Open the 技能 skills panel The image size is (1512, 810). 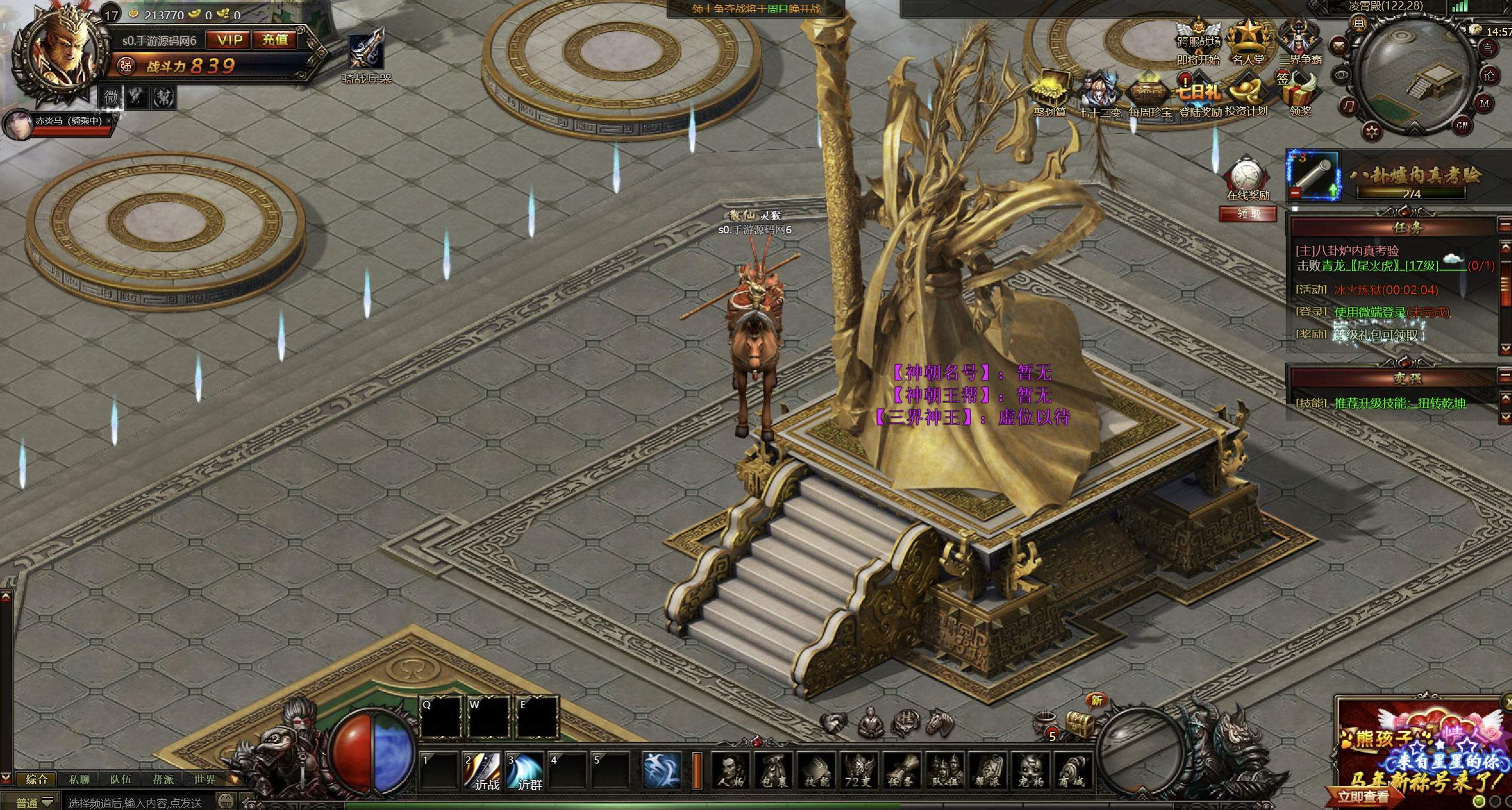pos(817,771)
